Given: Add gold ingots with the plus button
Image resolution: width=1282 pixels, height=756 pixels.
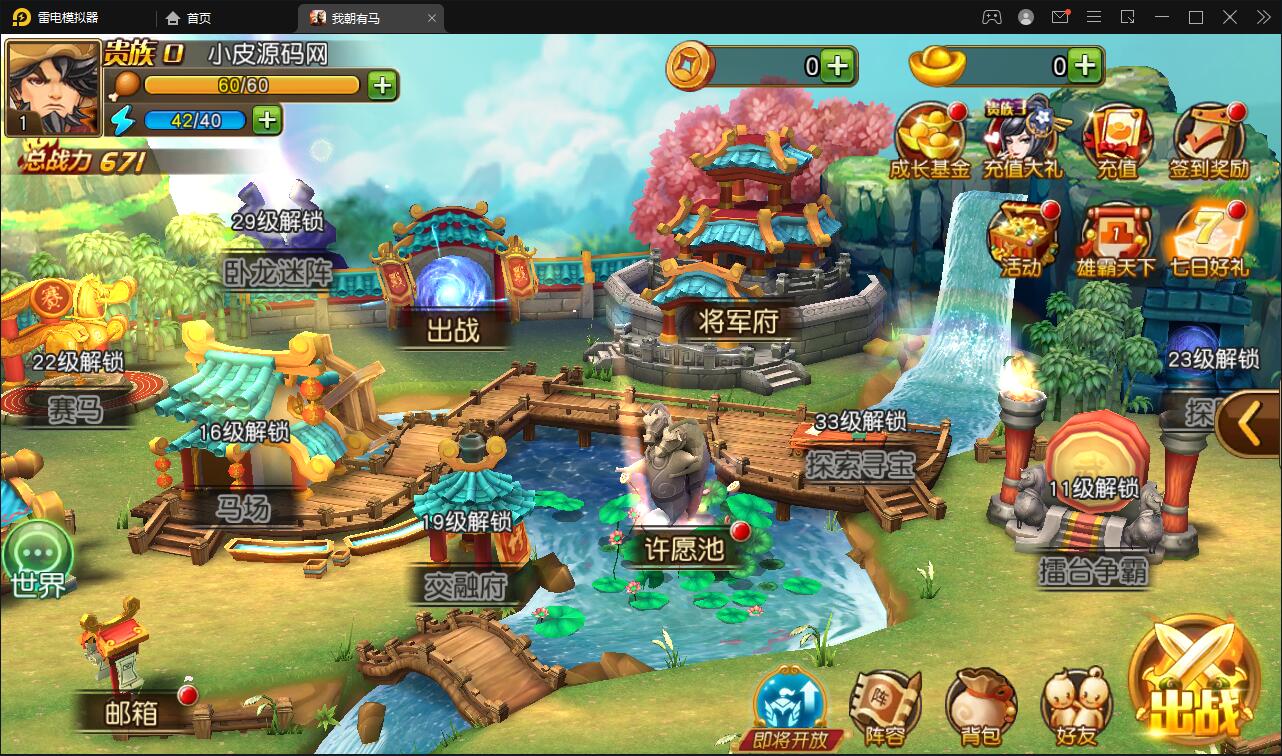Looking at the screenshot, I should click(1085, 67).
